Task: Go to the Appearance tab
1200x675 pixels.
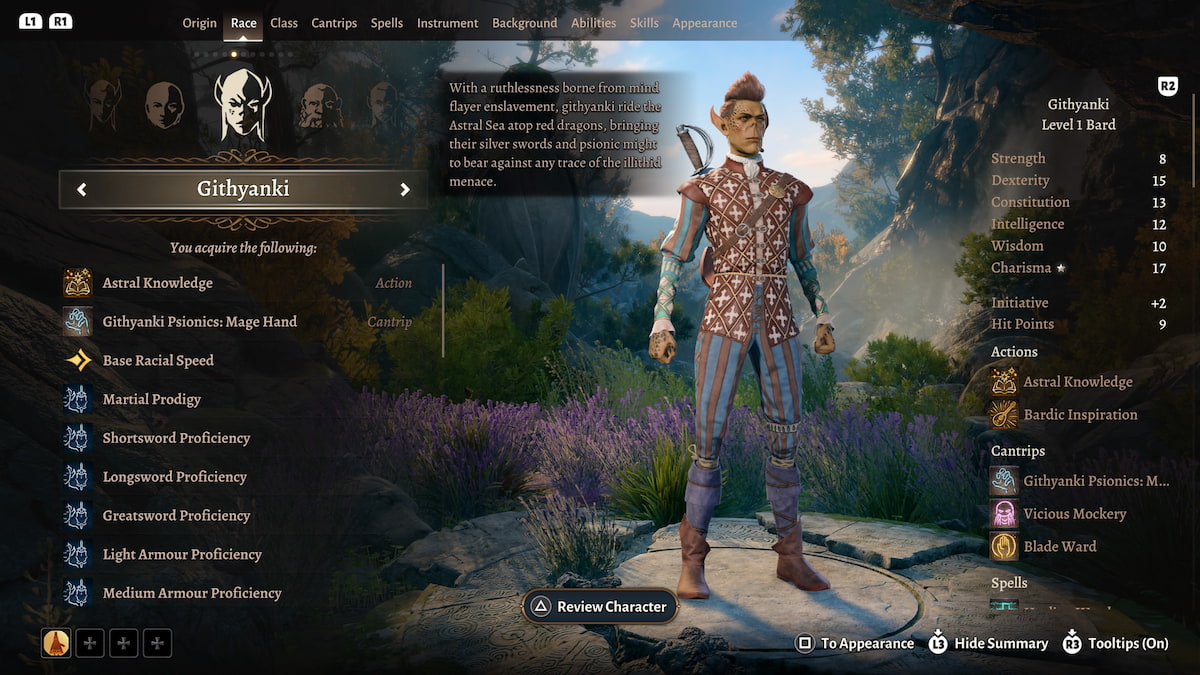Action: click(x=705, y=23)
